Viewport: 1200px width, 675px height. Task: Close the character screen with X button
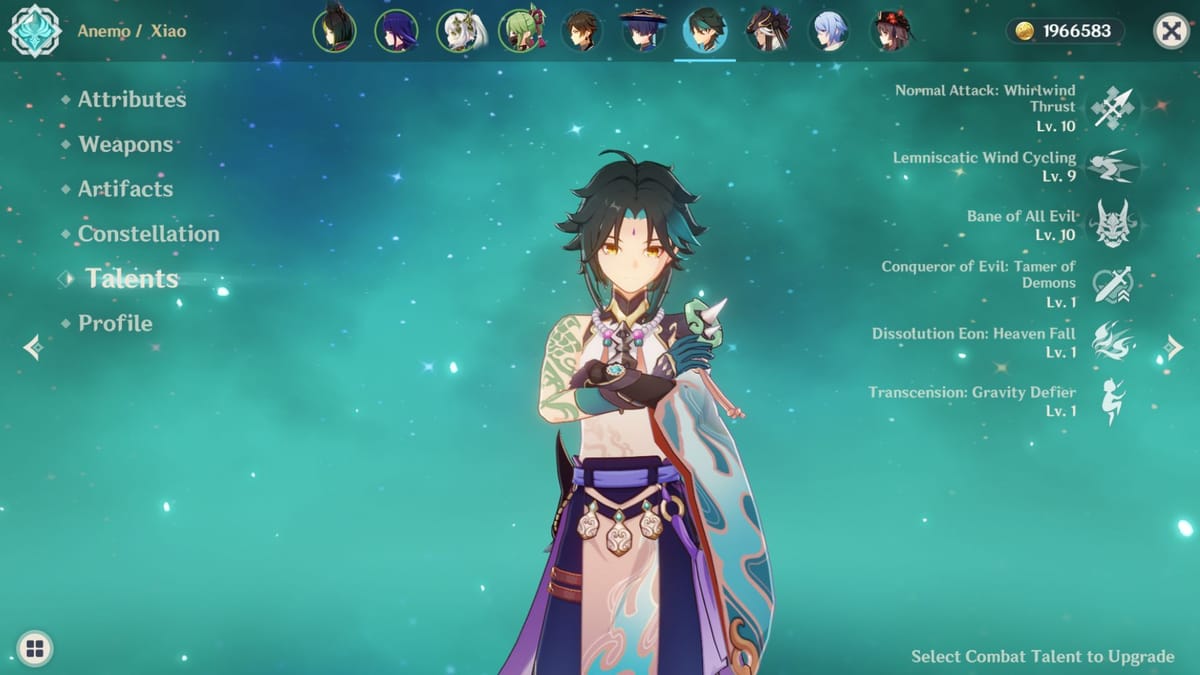[1171, 31]
